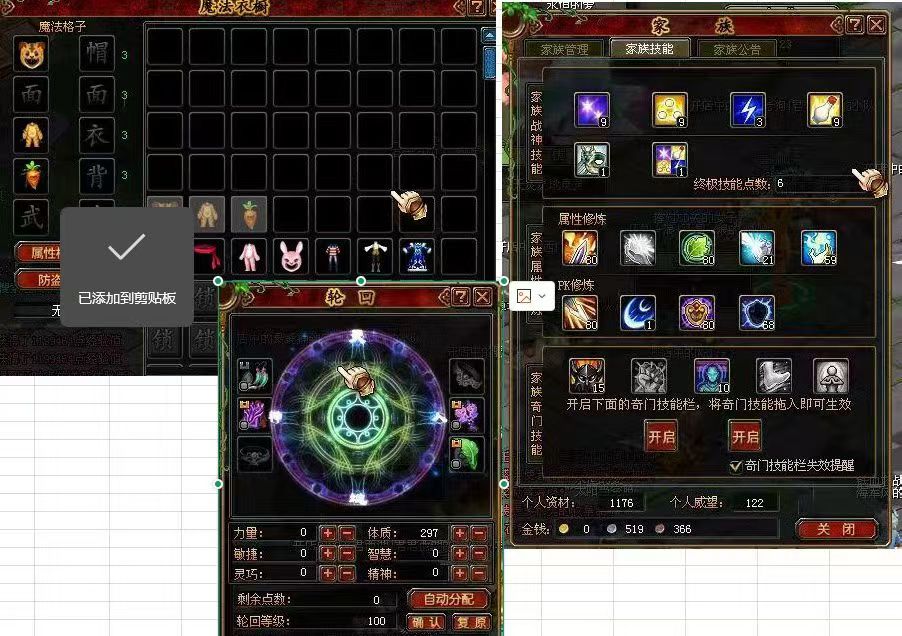Decrease 力量 with its minus button
This screenshot has width=902, height=636.
click(x=347, y=533)
